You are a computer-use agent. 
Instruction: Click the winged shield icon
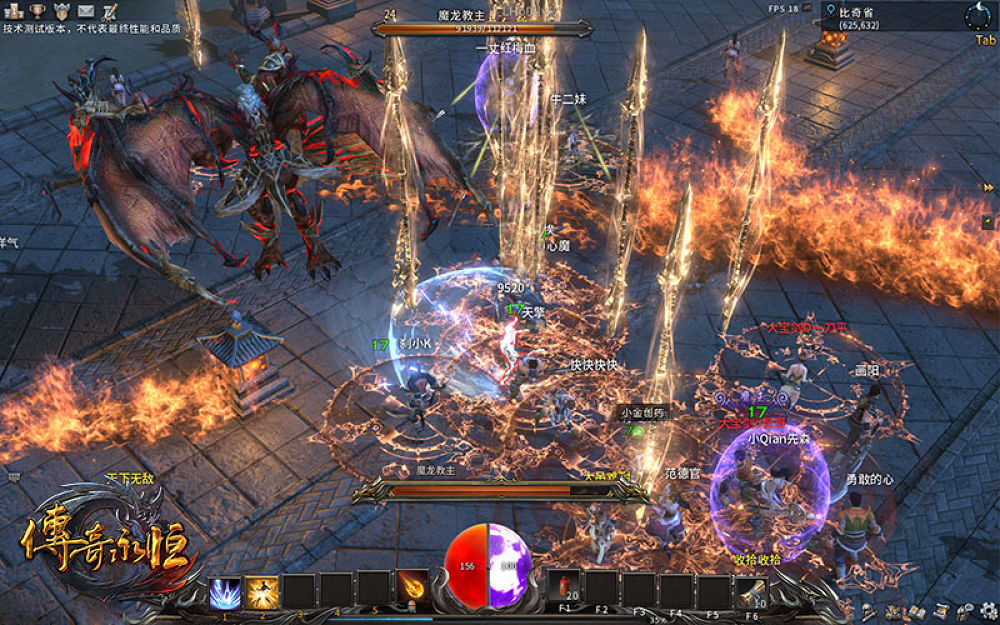pos(62,10)
